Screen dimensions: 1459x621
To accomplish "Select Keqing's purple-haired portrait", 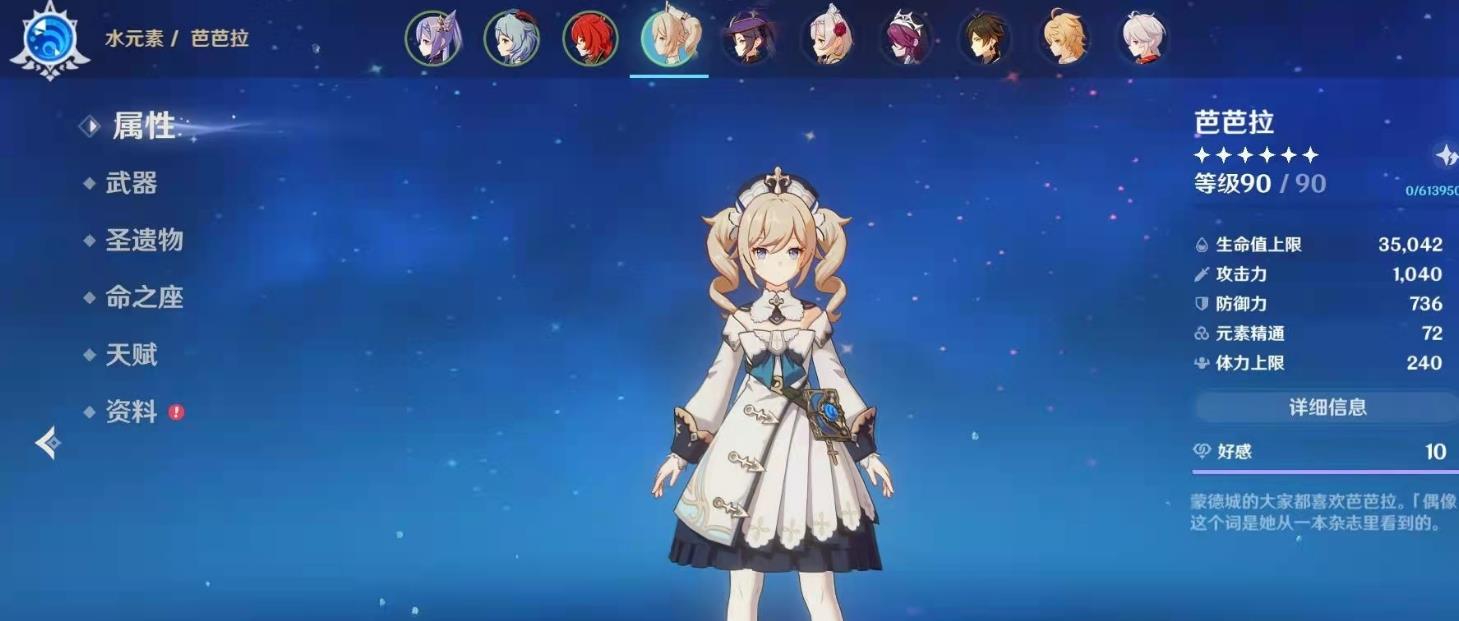I will point(433,39).
